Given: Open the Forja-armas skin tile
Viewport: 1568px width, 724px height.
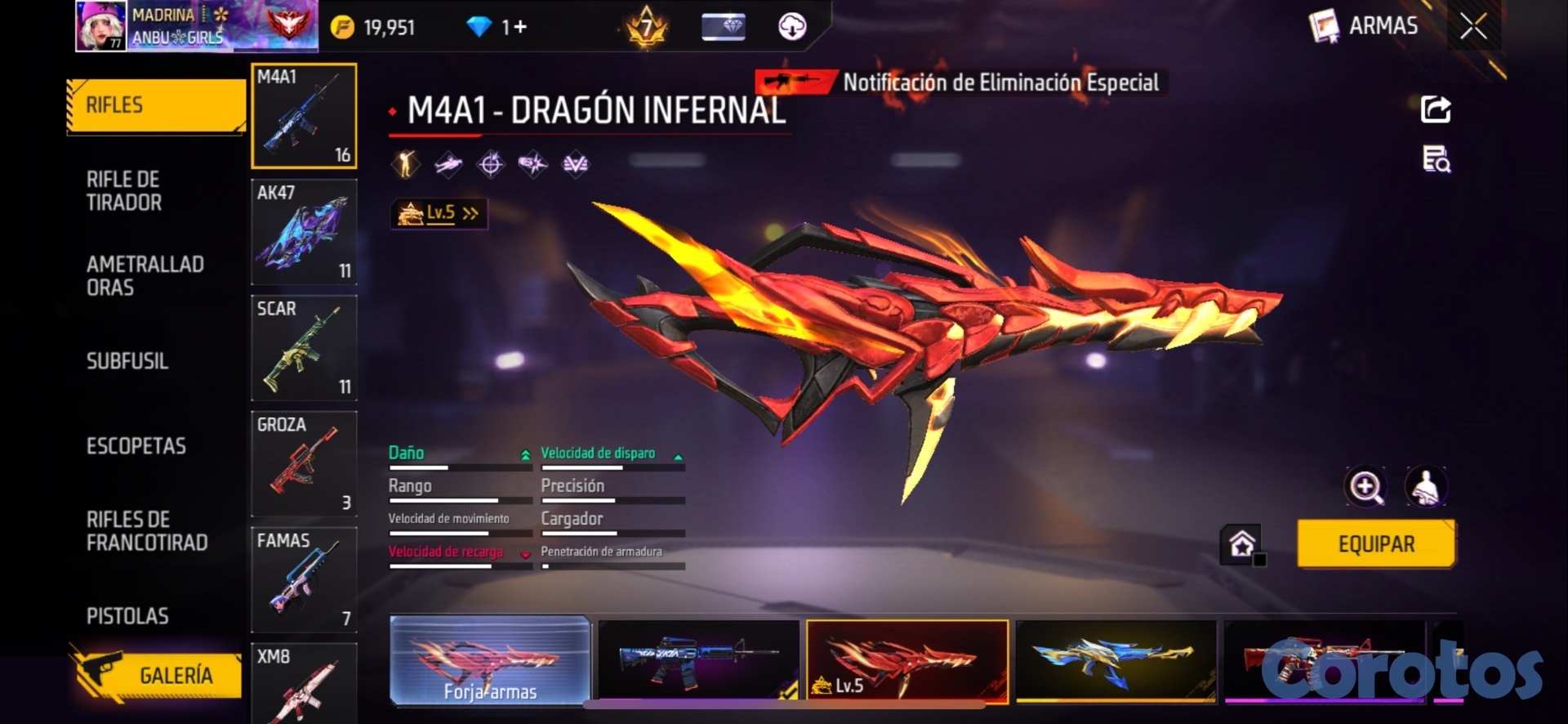Looking at the screenshot, I should tap(490, 660).
